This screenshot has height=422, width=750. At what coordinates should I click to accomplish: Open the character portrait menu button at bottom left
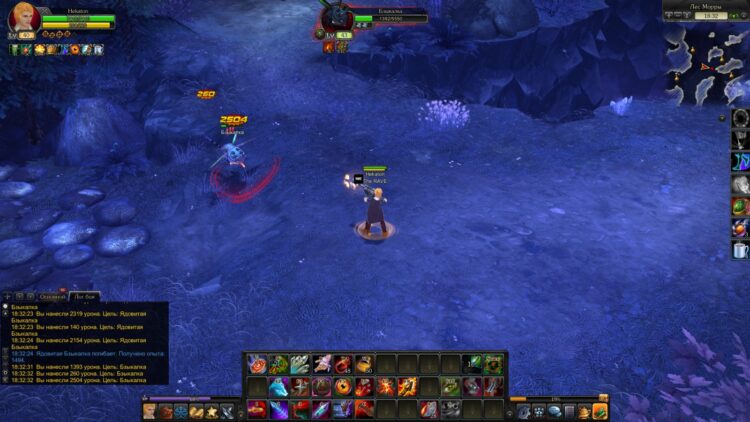[149, 411]
